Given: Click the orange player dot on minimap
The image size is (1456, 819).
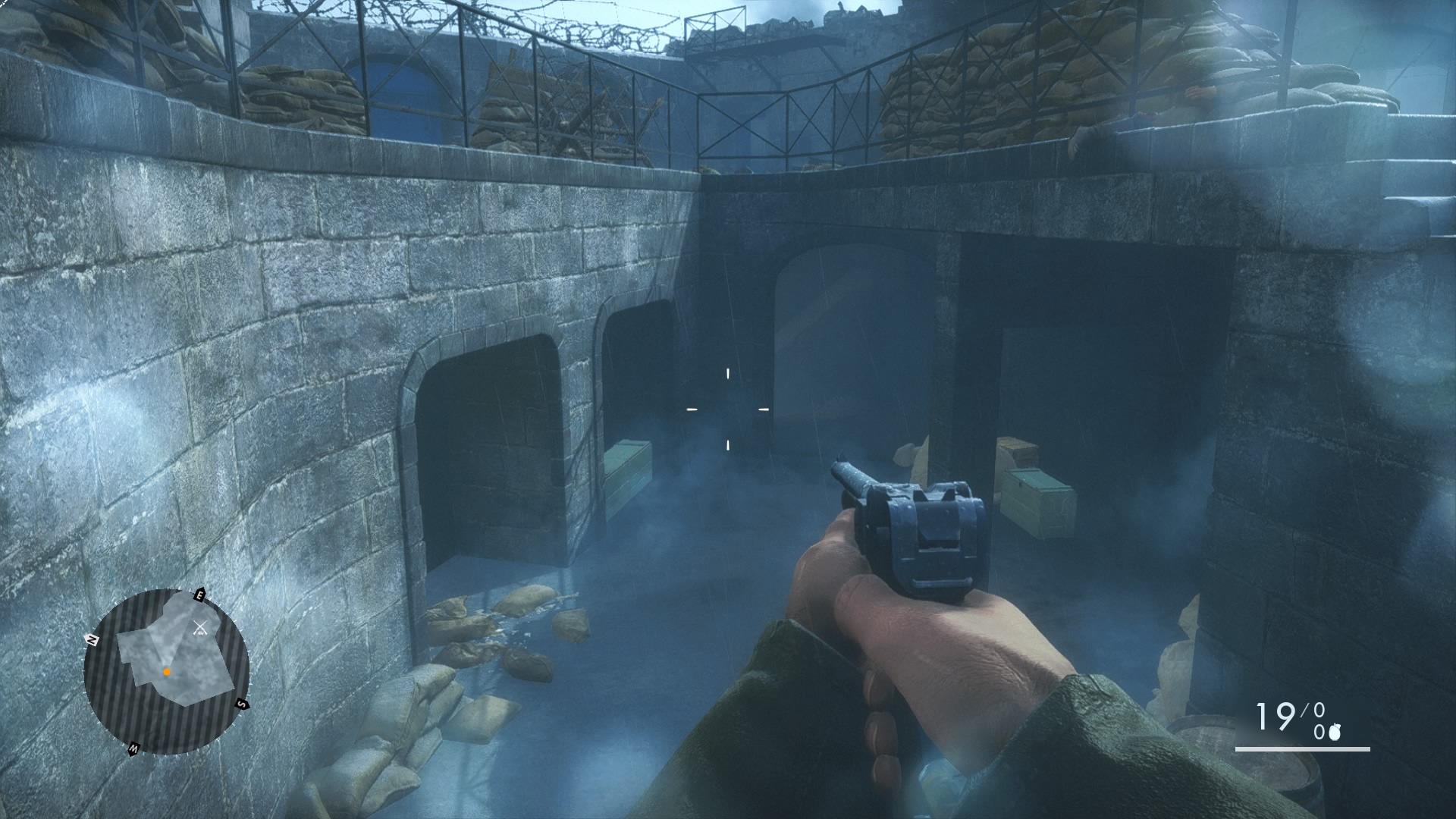Looking at the screenshot, I should click(166, 672).
